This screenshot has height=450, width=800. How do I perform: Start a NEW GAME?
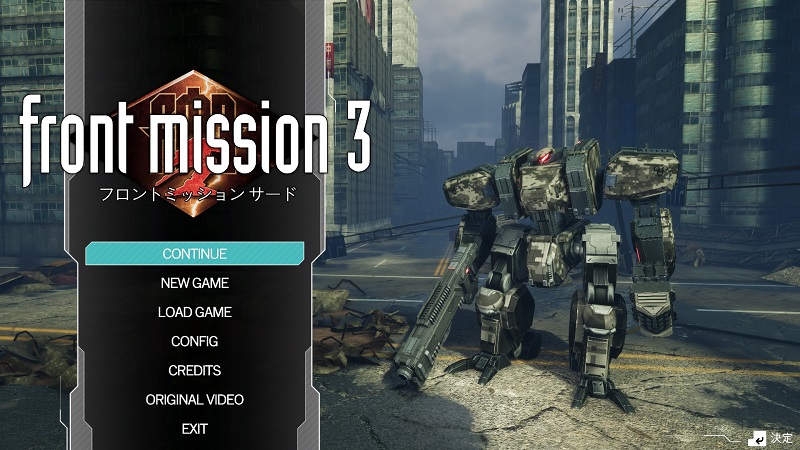(x=195, y=283)
